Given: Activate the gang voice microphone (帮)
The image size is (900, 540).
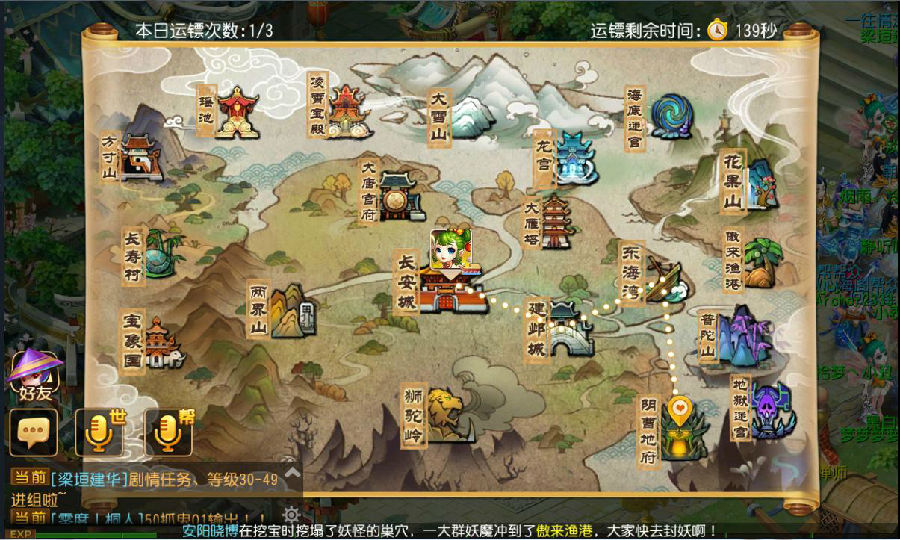Looking at the screenshot, I should pos(169,432).
